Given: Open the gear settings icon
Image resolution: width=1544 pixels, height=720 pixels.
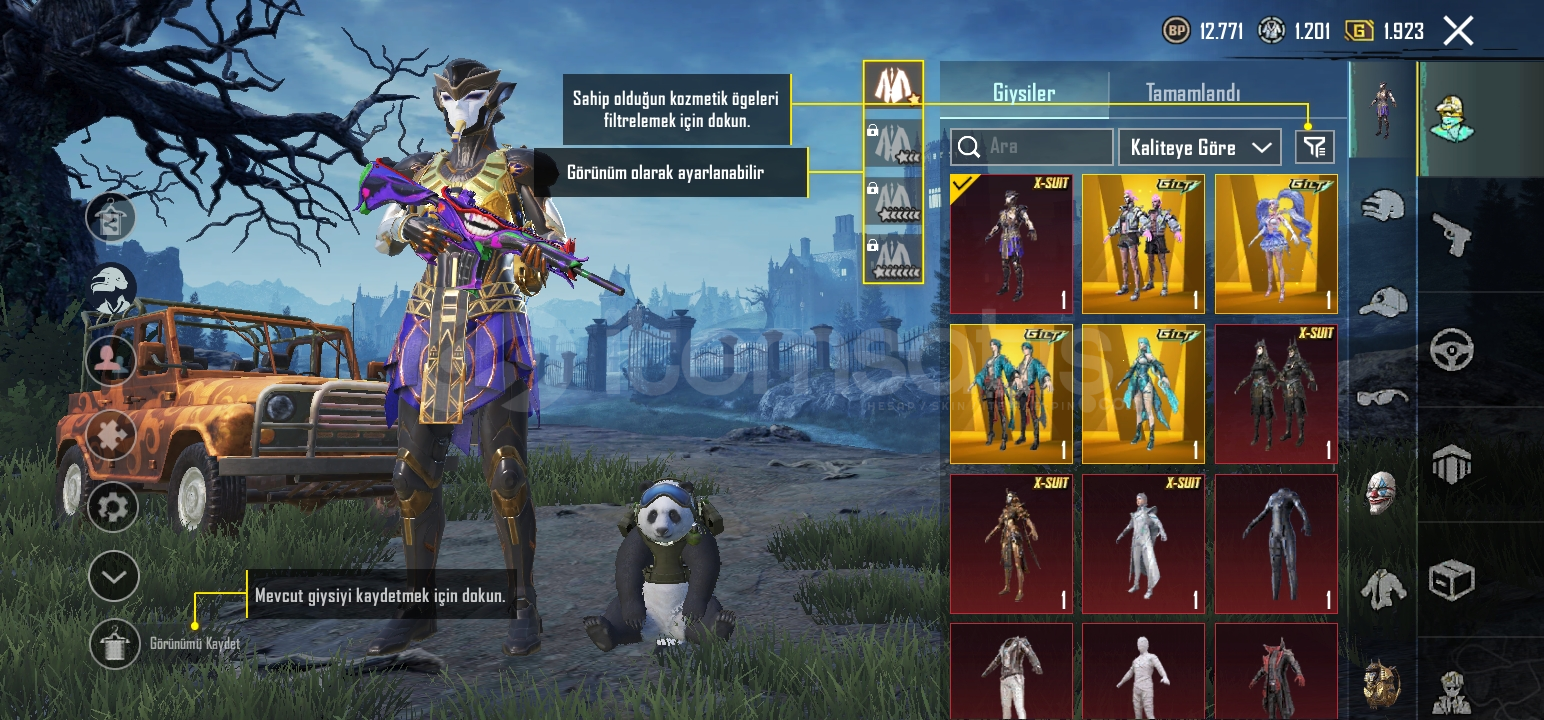Looking at the screenshot, I should pyautogui.click(x=113, y=507).
